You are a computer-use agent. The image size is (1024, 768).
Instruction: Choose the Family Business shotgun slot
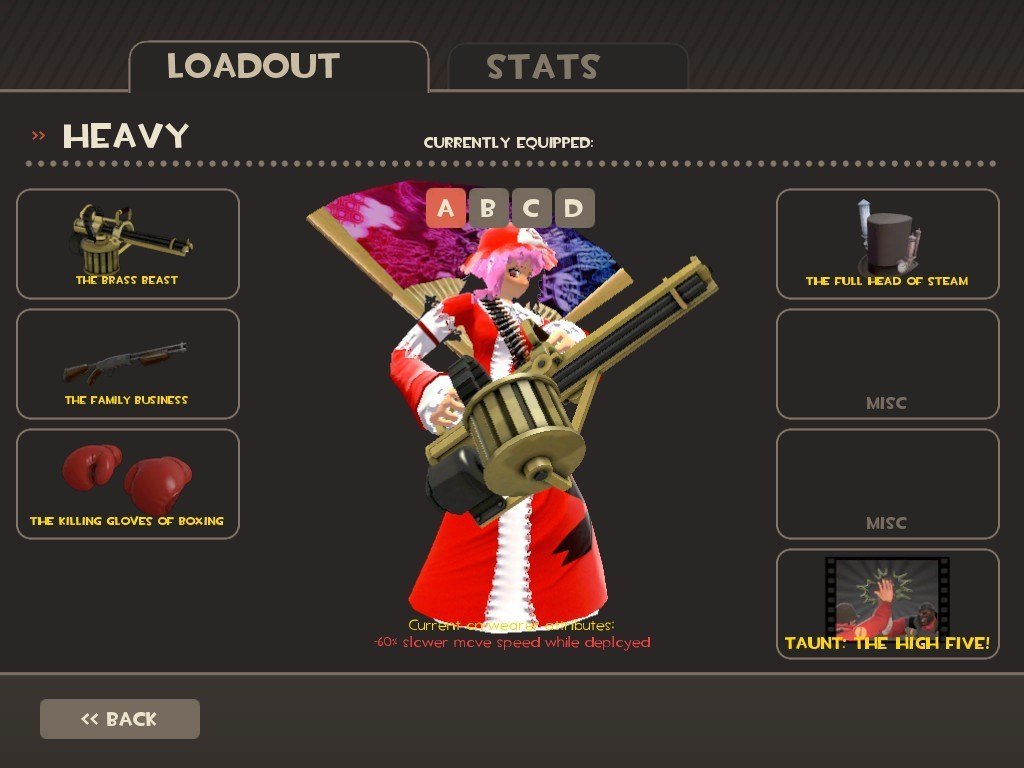click(128, 364)
